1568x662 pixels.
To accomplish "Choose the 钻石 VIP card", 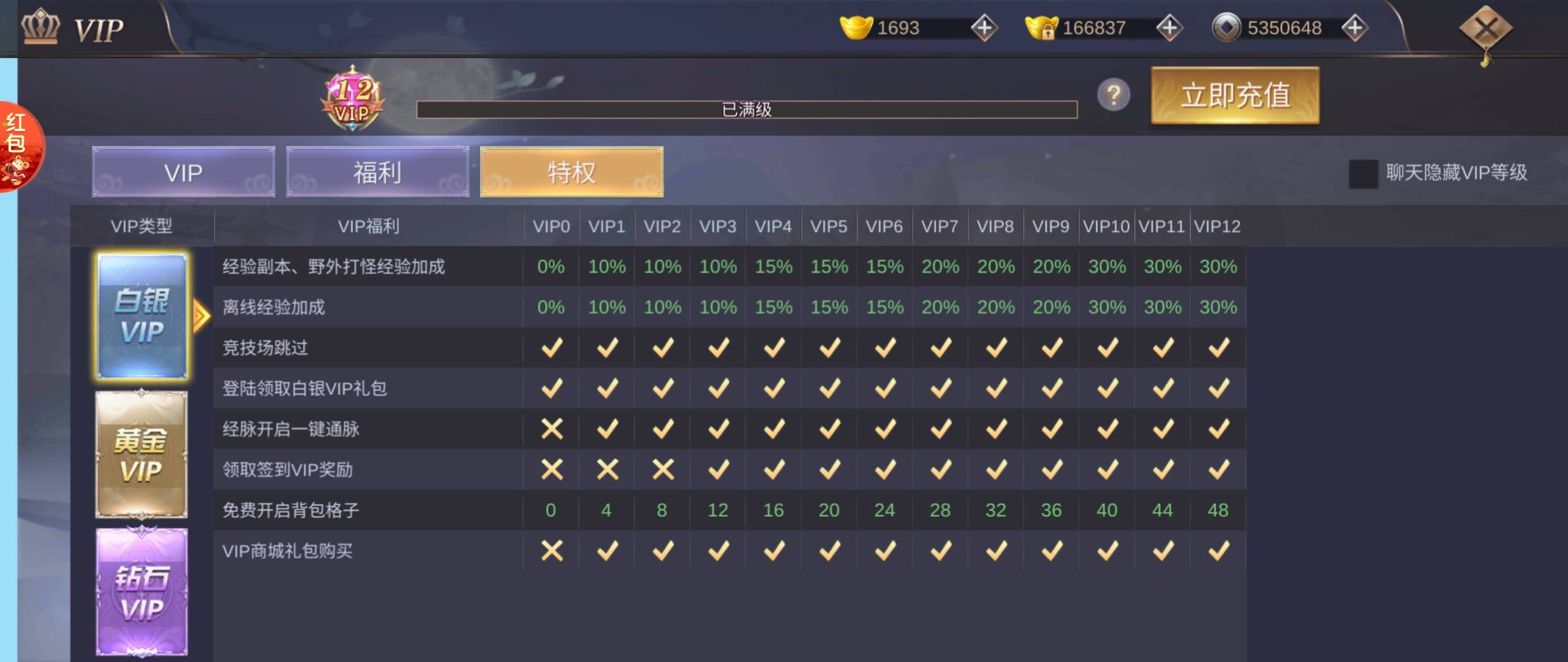I will click(x=141, y=592).
